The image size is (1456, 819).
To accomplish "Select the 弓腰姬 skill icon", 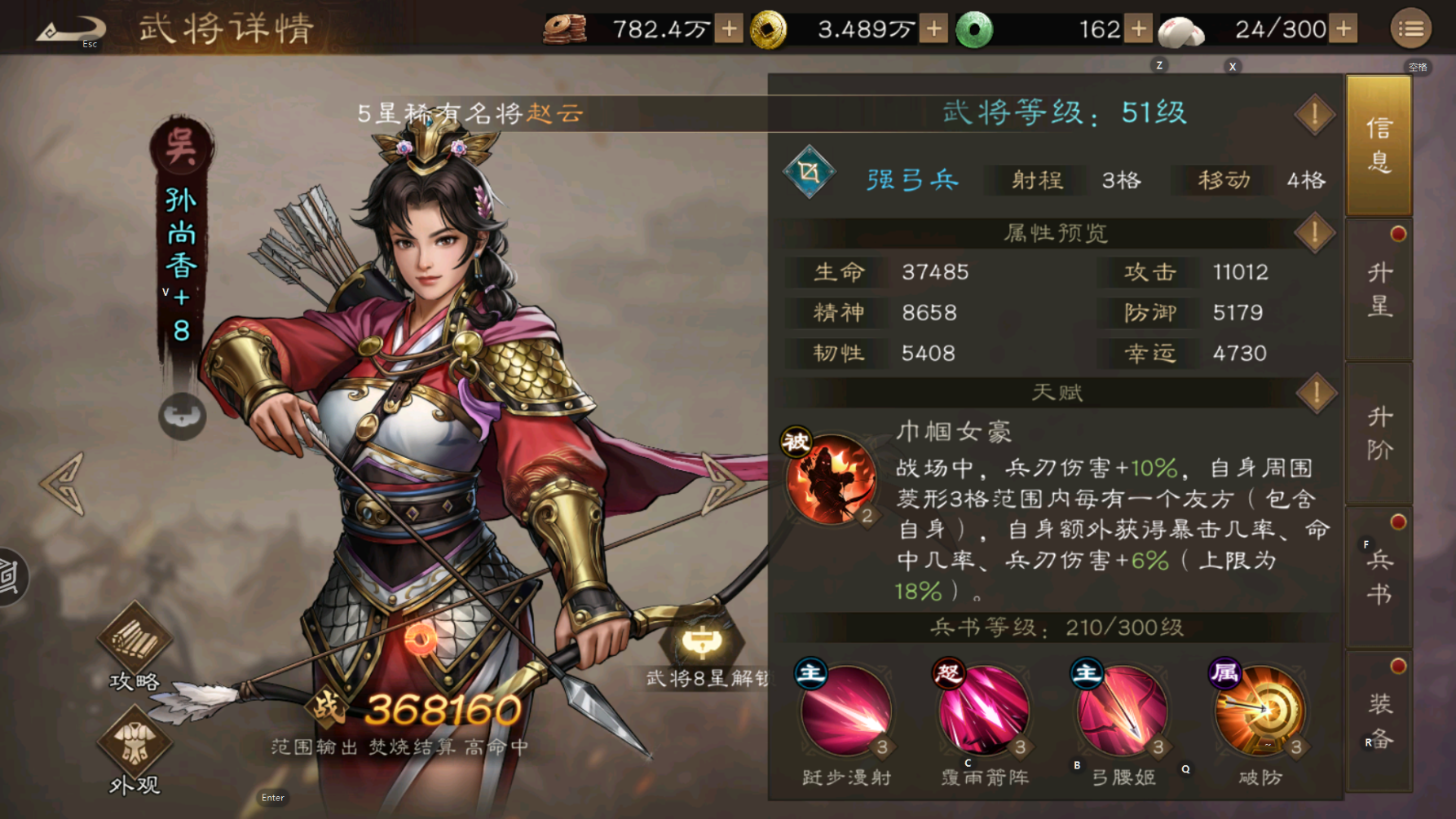I will (1122, 710).
